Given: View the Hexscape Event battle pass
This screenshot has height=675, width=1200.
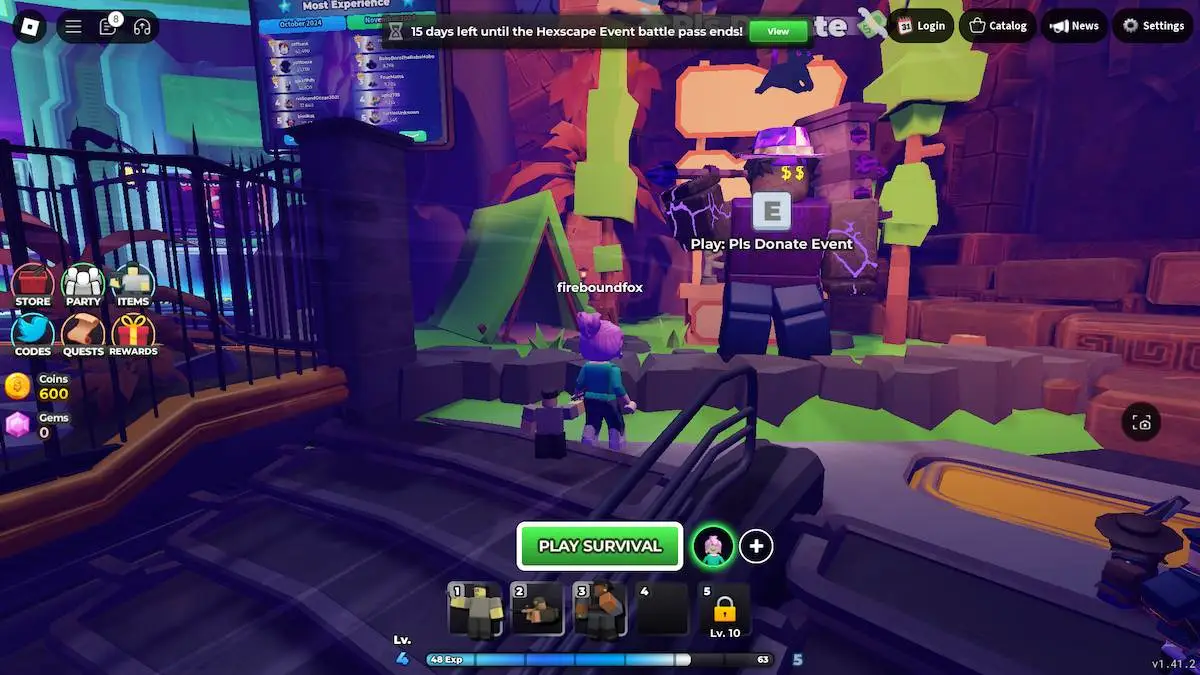Looking at the screenshot, I should 778,31.
